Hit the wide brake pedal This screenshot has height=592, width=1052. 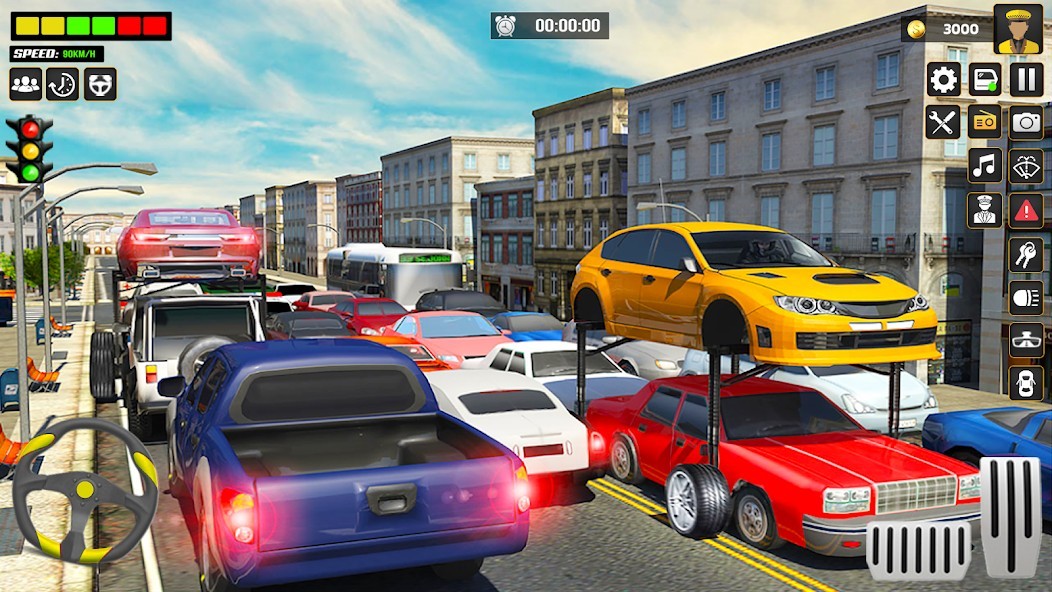pos(919,549)
